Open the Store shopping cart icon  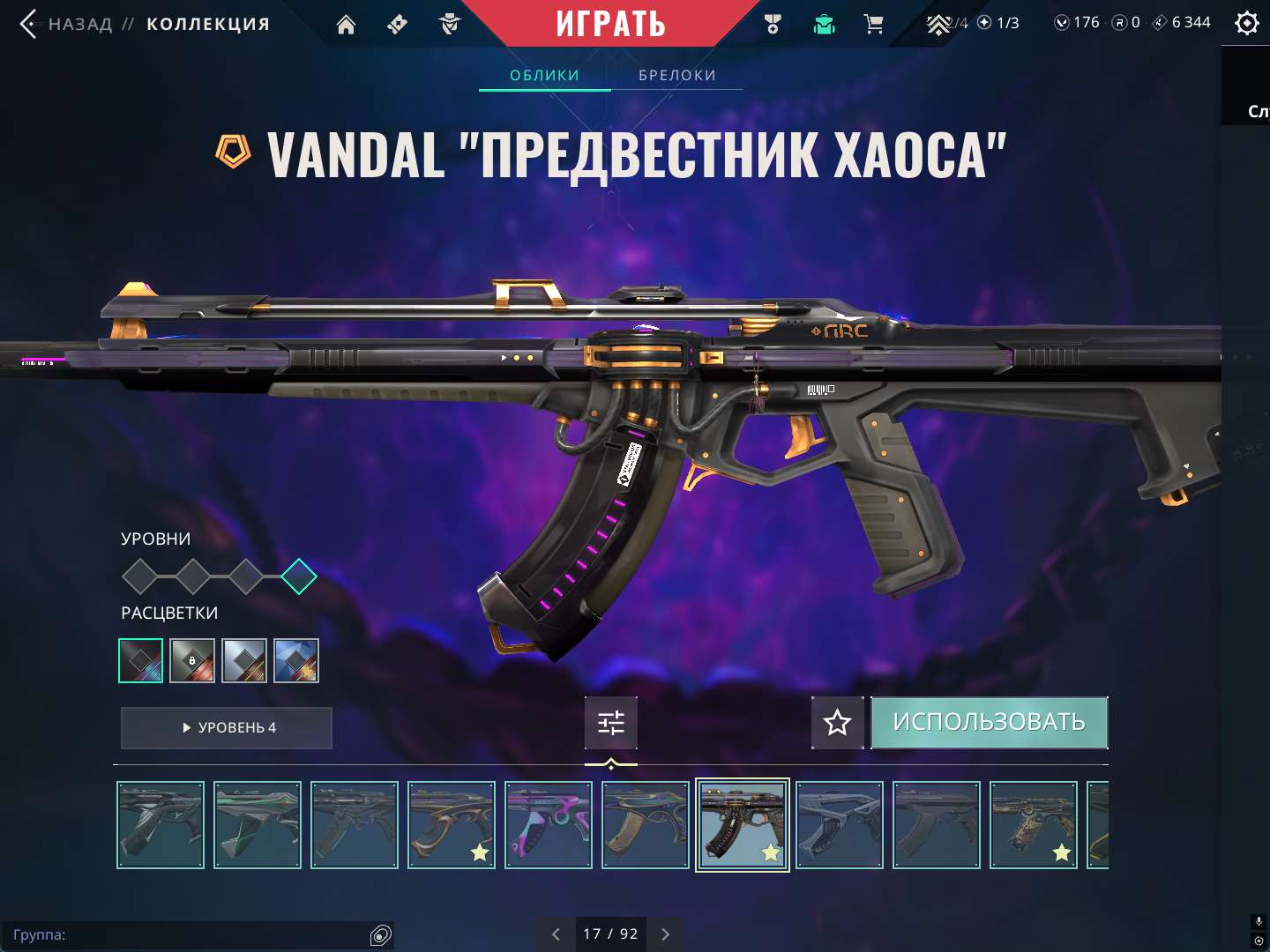pyautogui.click(x=874, y=24)
